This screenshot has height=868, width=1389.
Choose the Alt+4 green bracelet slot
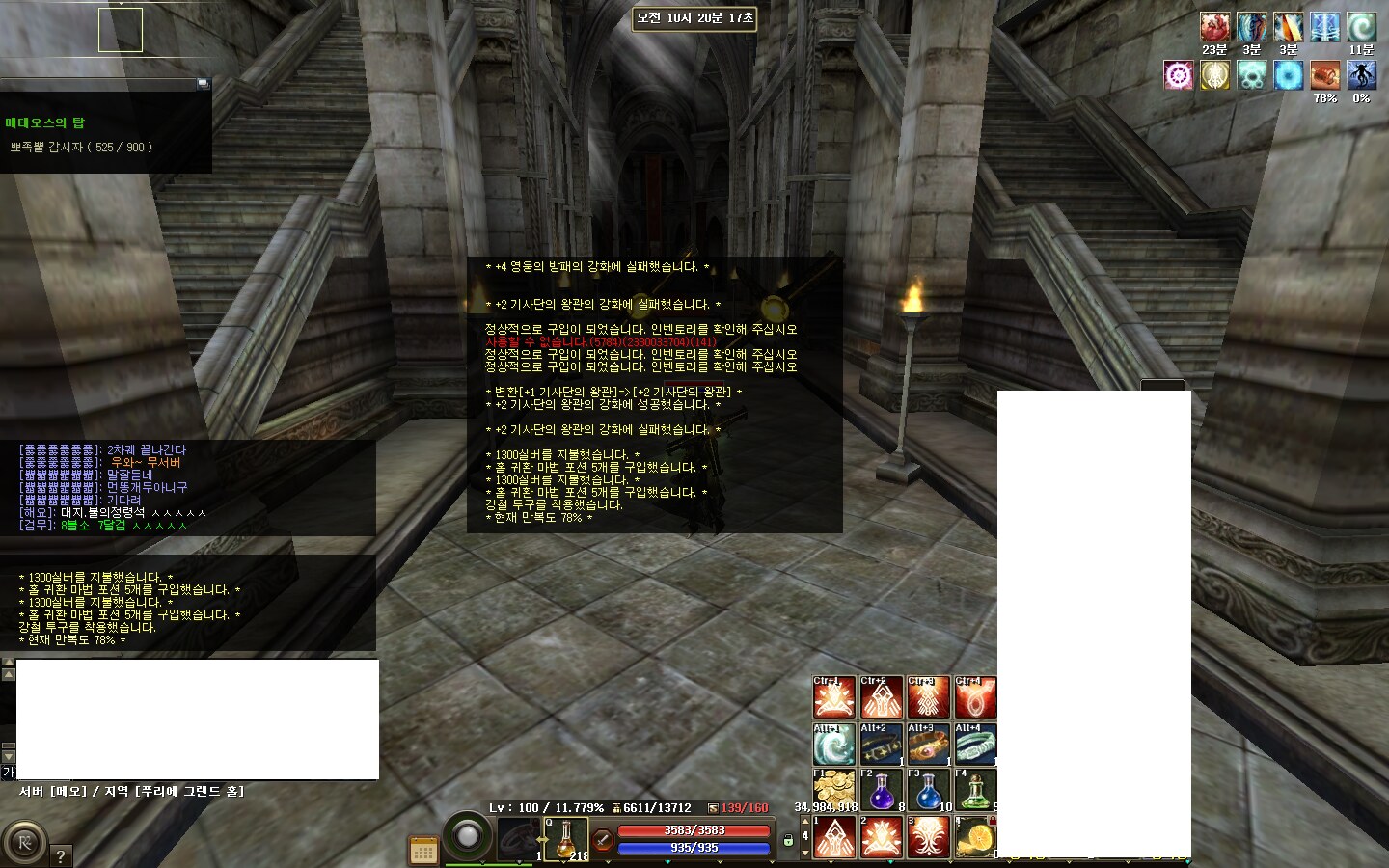[975, 745]
